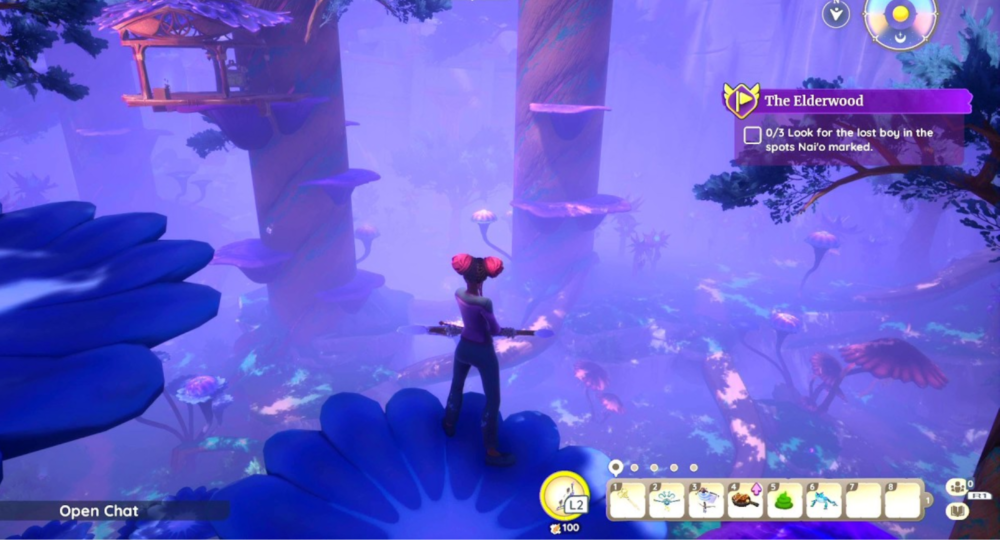Select the frying pan food in slot 4

[x=745, y=499]
